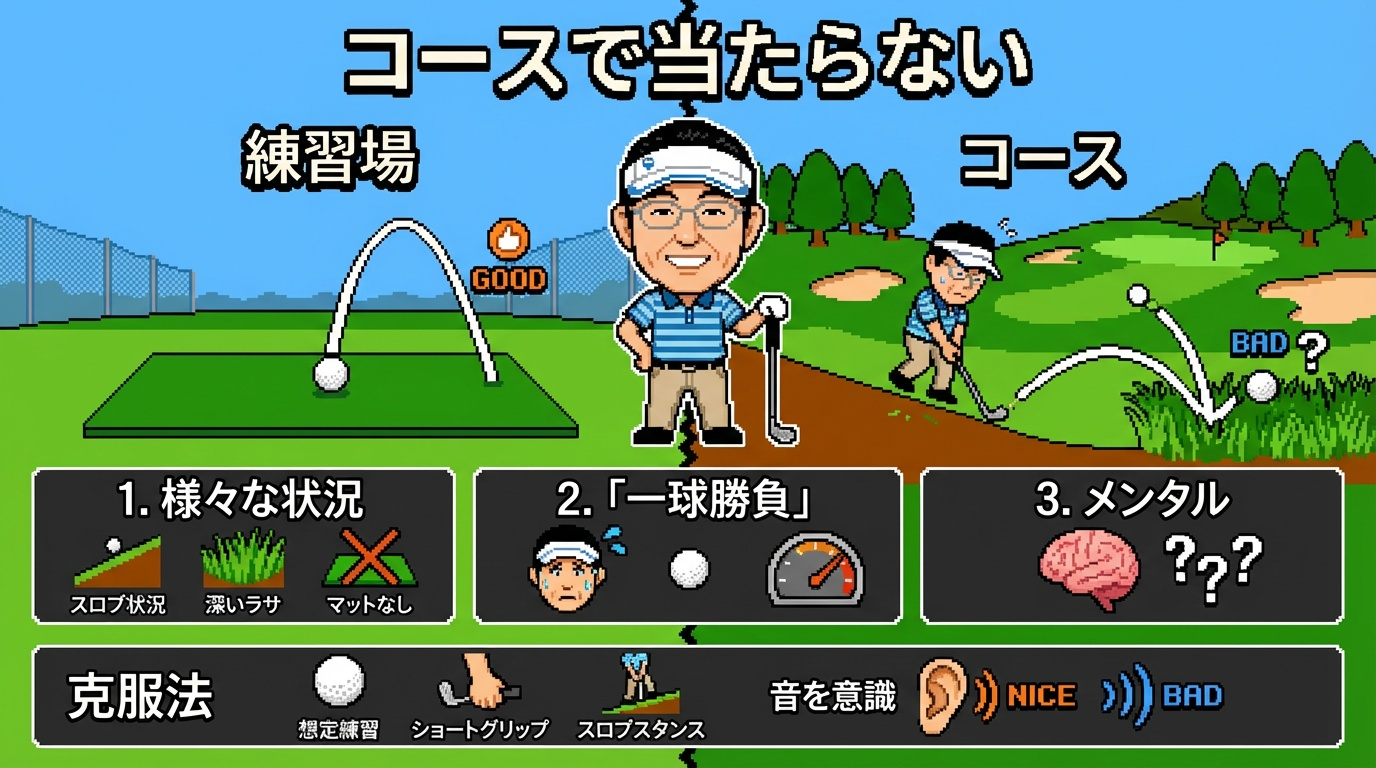Select the ショートグリップ grip icon

pos(480,682)
